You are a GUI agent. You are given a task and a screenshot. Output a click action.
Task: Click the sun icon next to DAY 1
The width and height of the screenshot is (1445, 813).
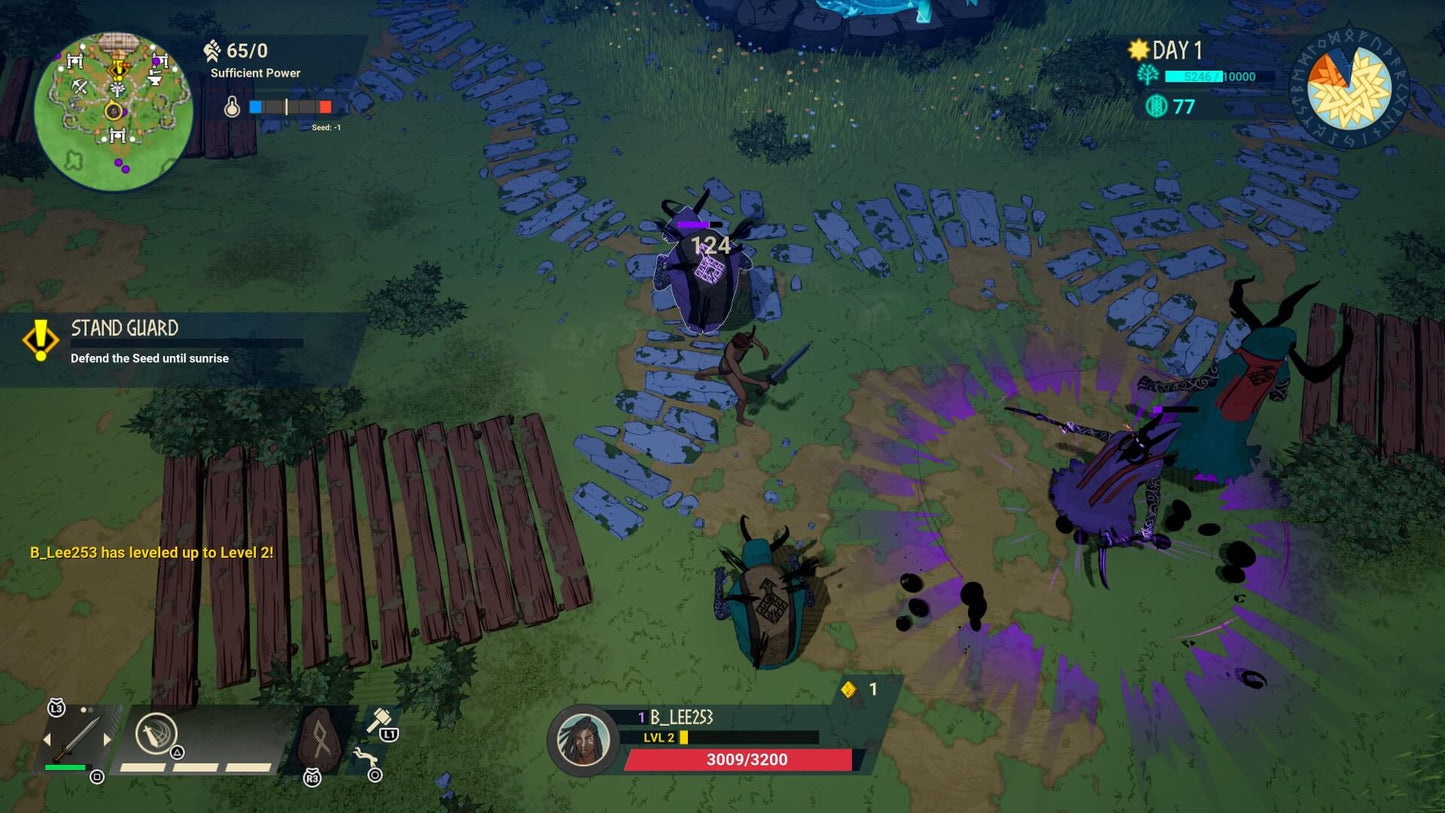pyautogui.click(x=1137, y=49)
